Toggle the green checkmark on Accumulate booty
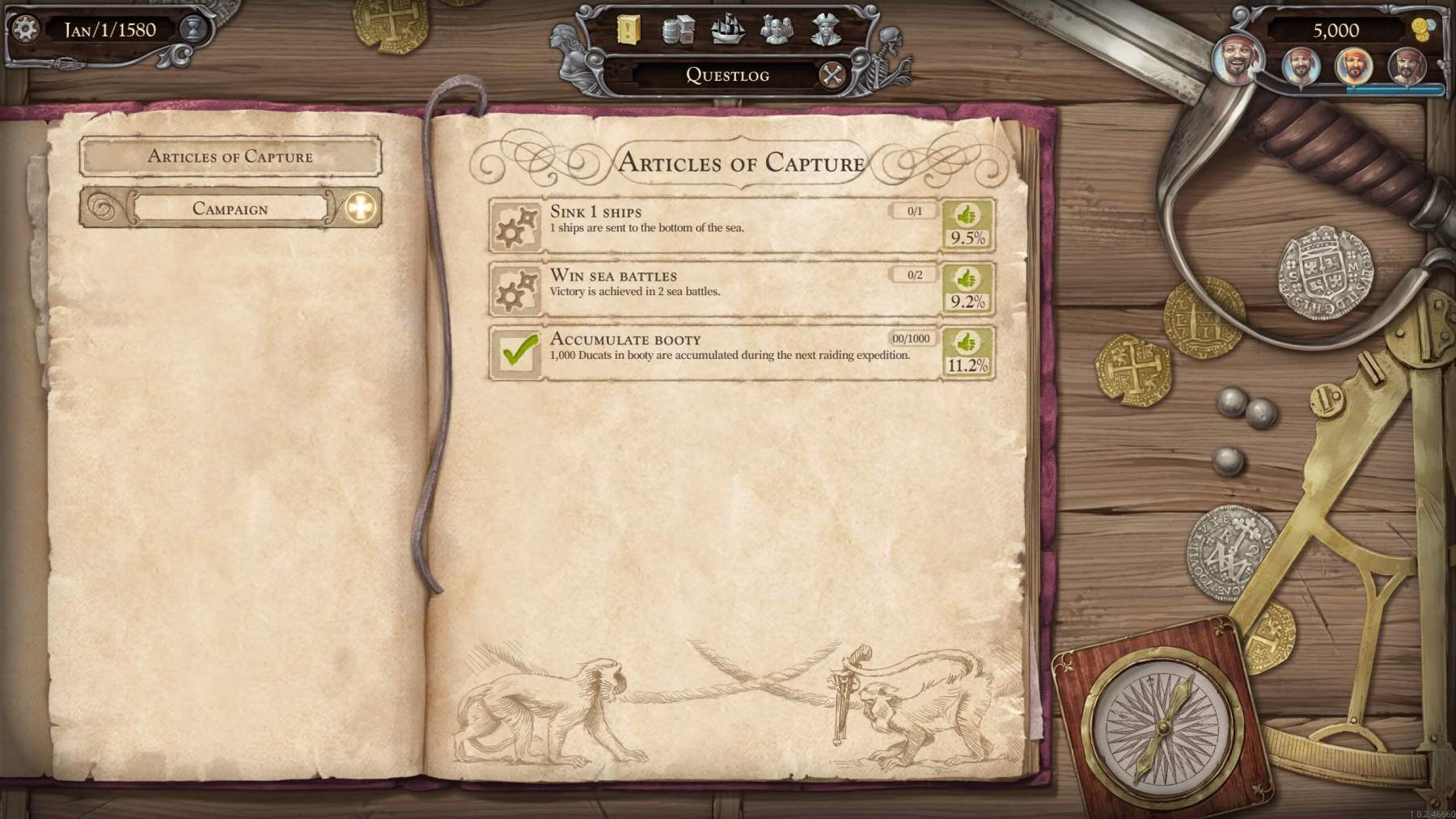 (x=518, y=353)
